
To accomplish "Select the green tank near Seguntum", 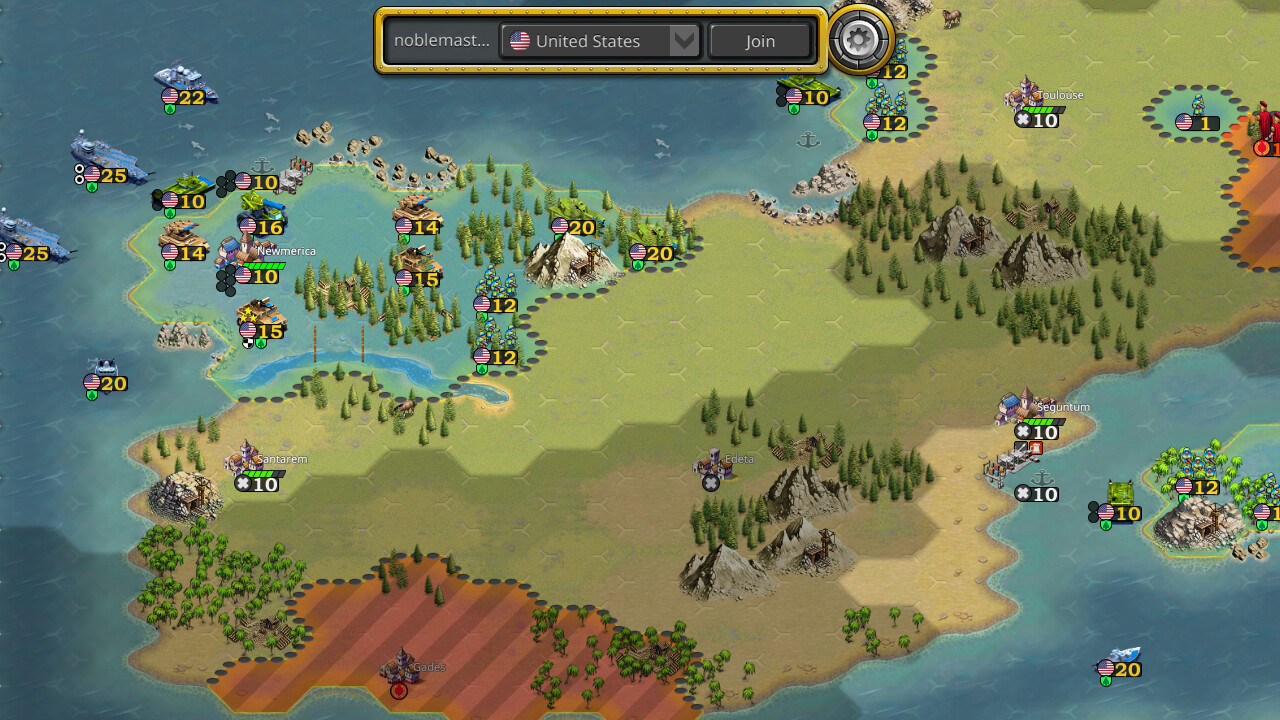I will pos(1123,493).
